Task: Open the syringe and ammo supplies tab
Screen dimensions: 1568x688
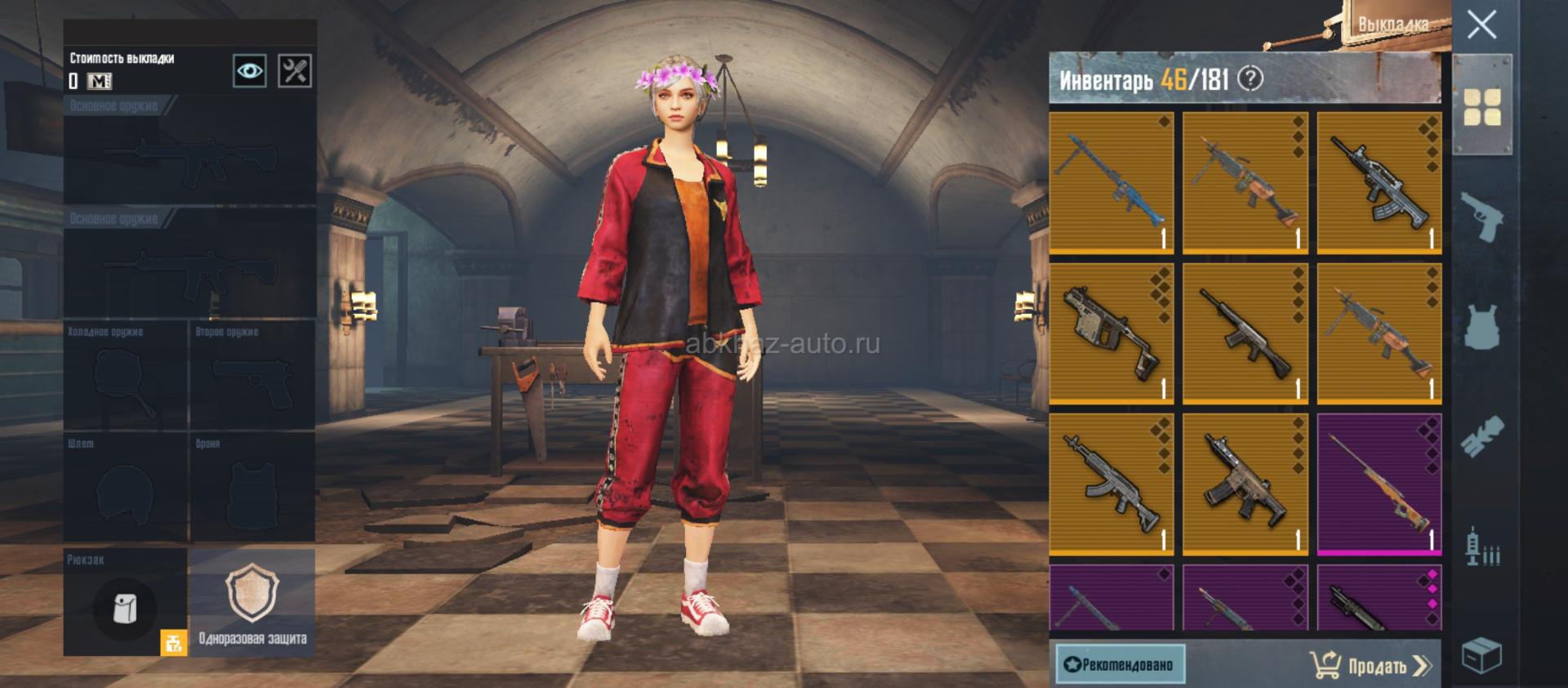Action: coord(1482,546)
